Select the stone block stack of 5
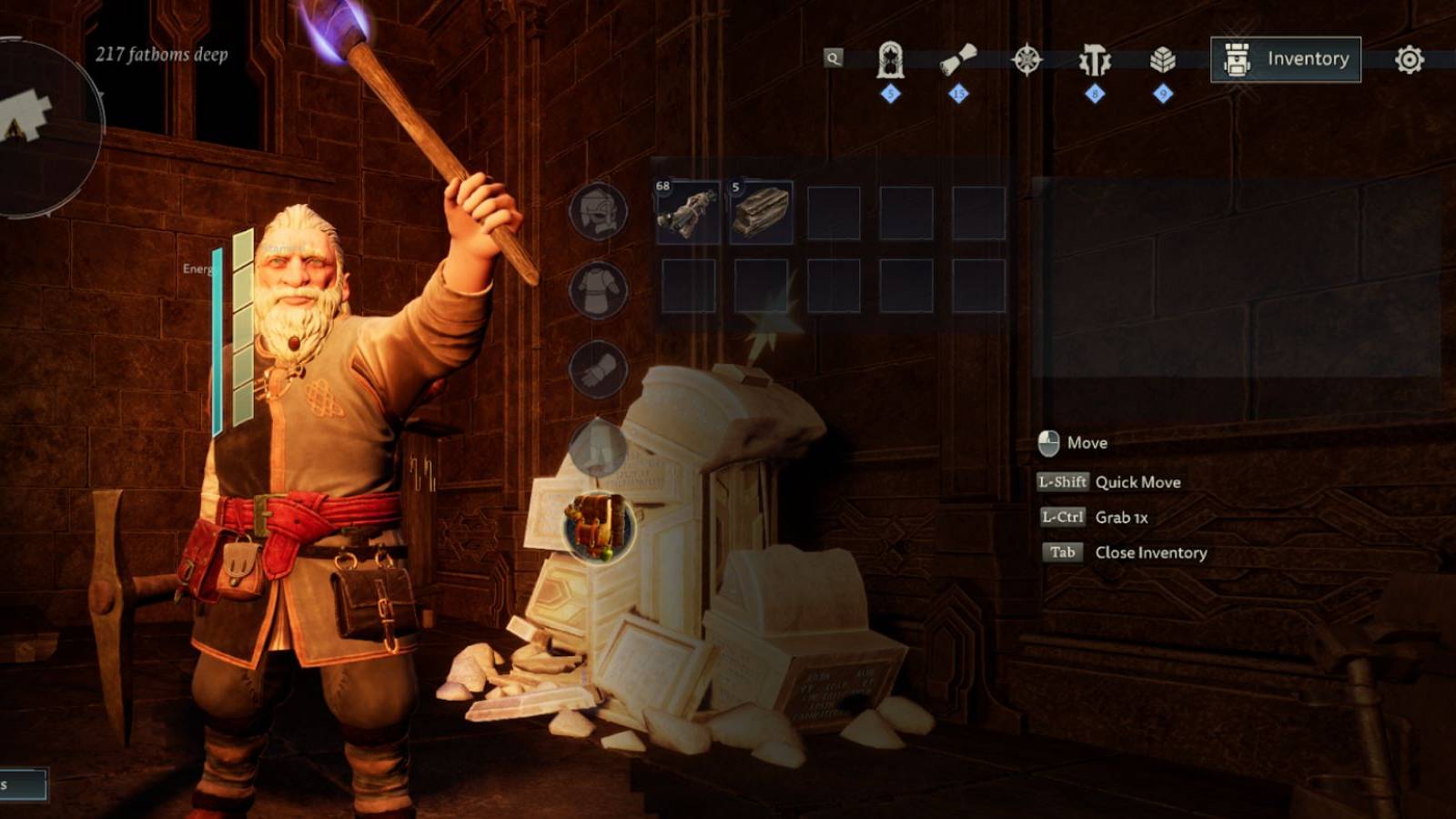This screenshot has width=1456, height=819. point(760,211)
